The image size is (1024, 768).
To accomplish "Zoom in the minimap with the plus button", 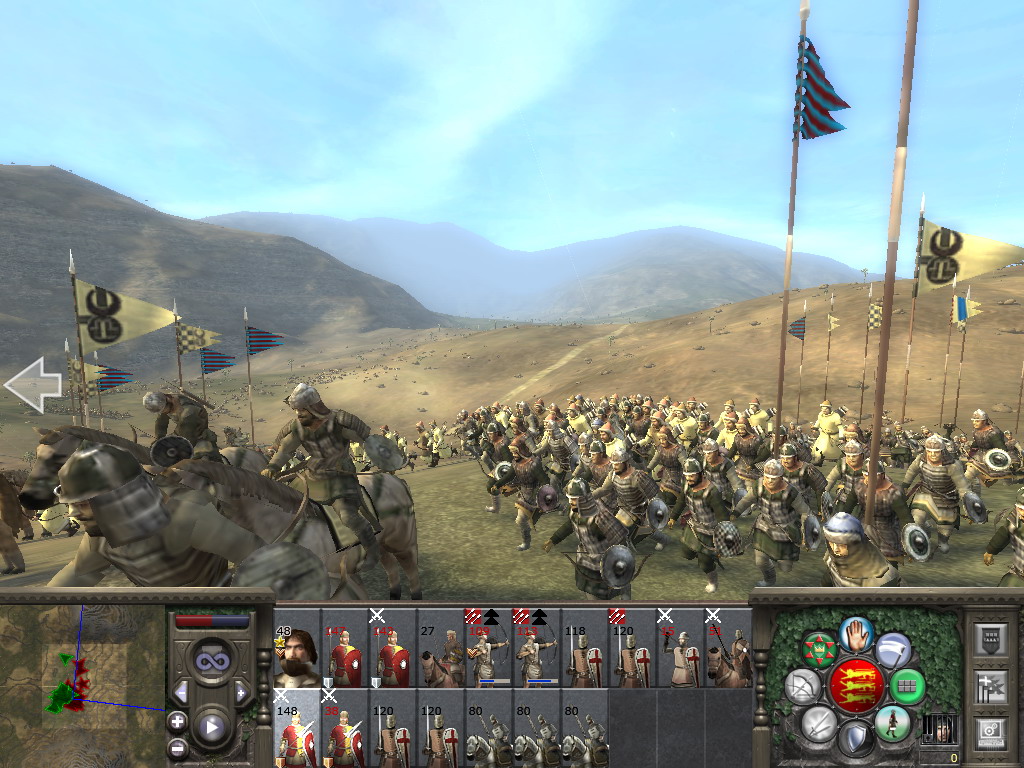I will [x=178, y=721].
